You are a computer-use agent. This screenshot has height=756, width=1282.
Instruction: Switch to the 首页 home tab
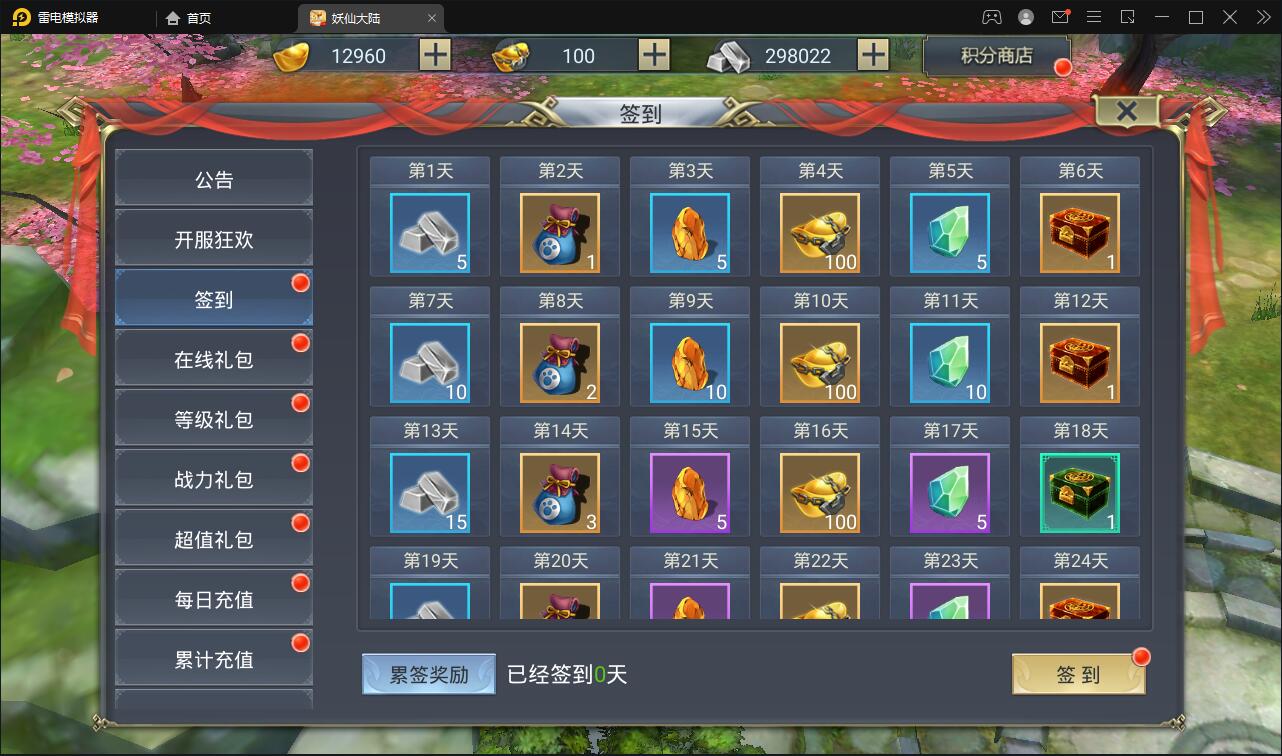[195, 17]
